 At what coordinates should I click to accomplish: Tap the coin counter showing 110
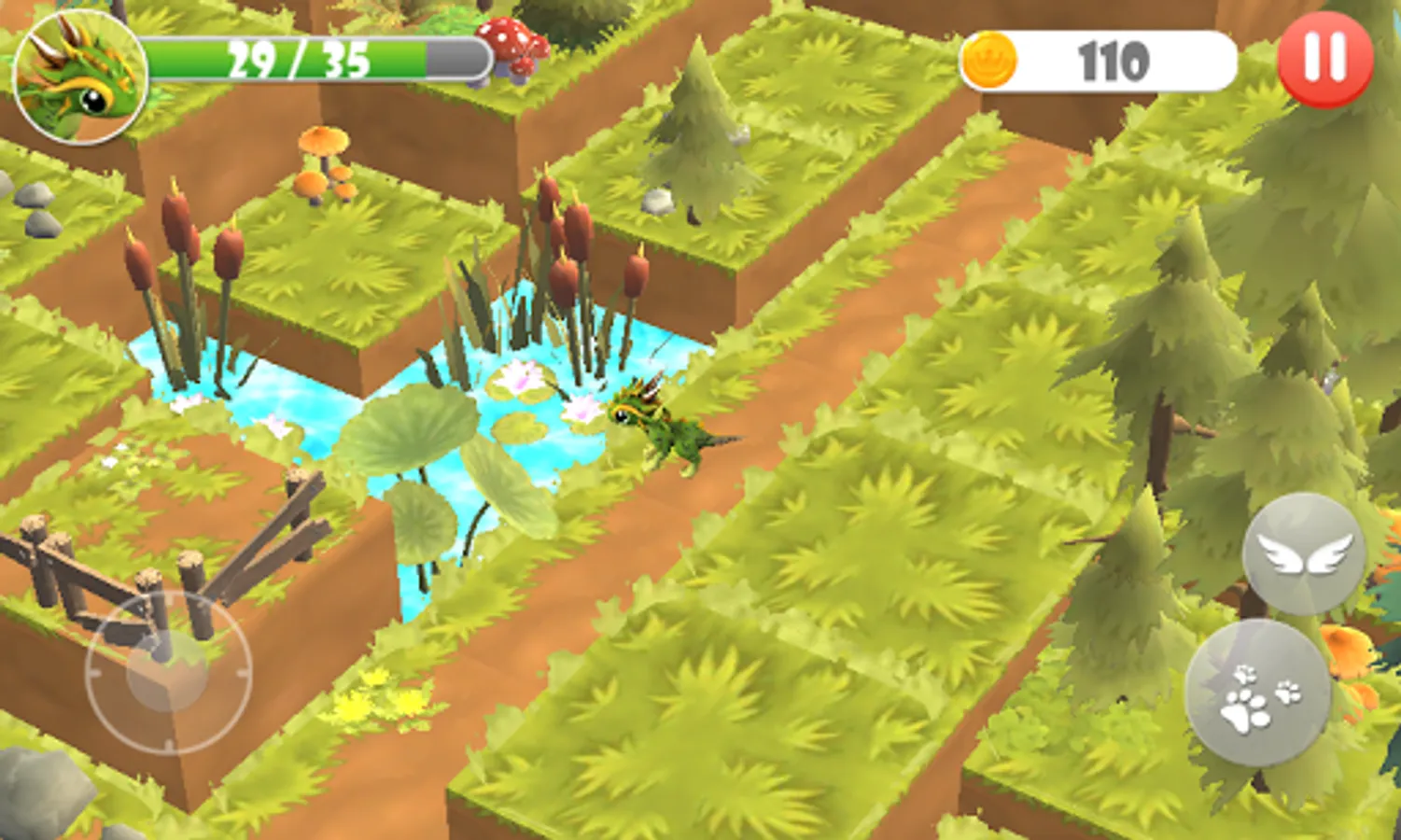tap(1111, 61)
